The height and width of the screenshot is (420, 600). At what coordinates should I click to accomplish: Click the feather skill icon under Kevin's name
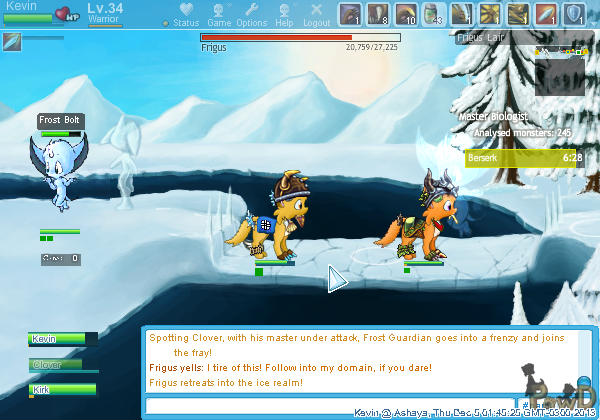click(12, 41)
